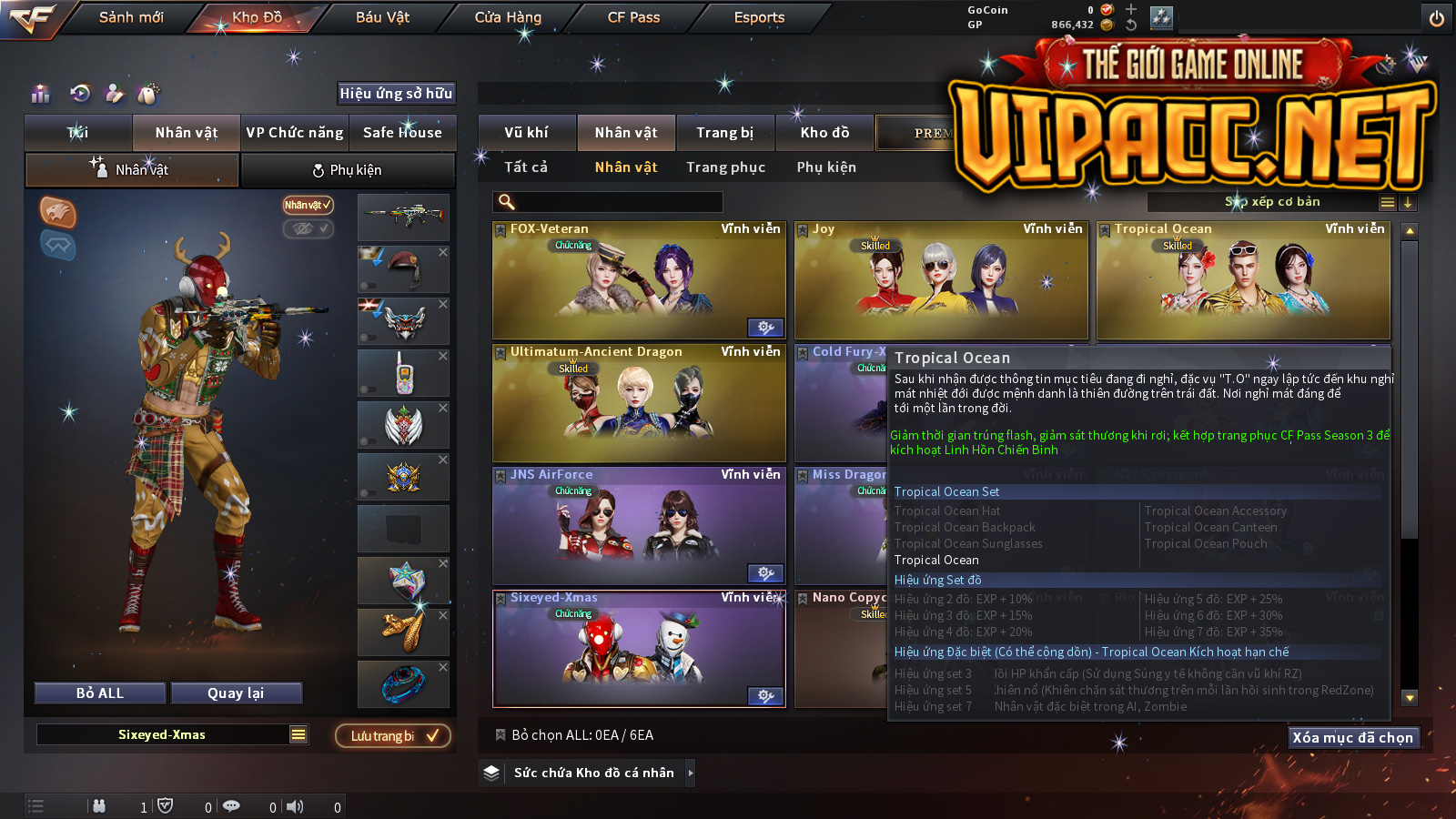Open the Sảnh mới lobby menu

pyautogui.click(x=131, y=17)
